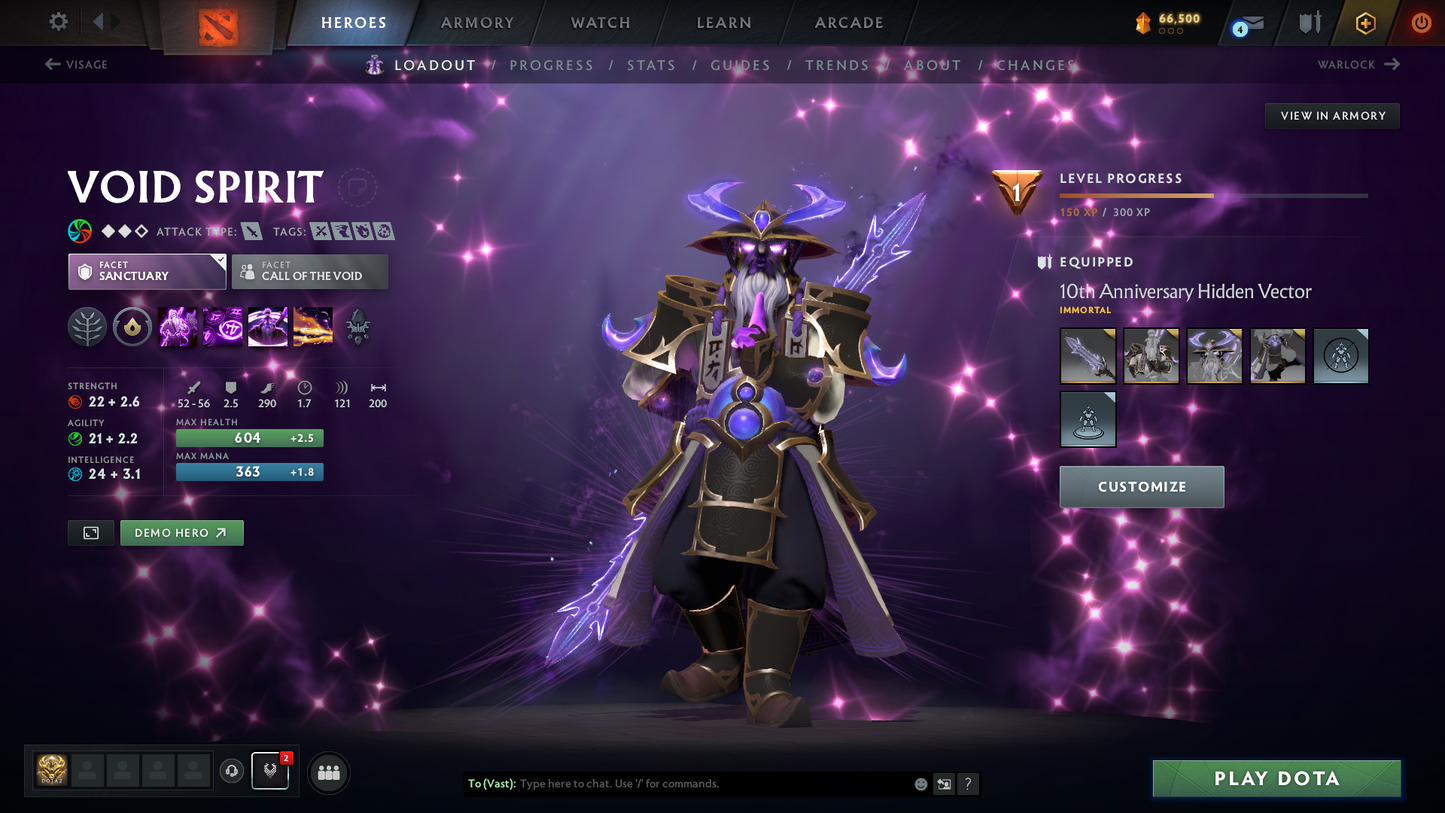
Task: Open the chat emoticon picker
Action: [919, 784]
